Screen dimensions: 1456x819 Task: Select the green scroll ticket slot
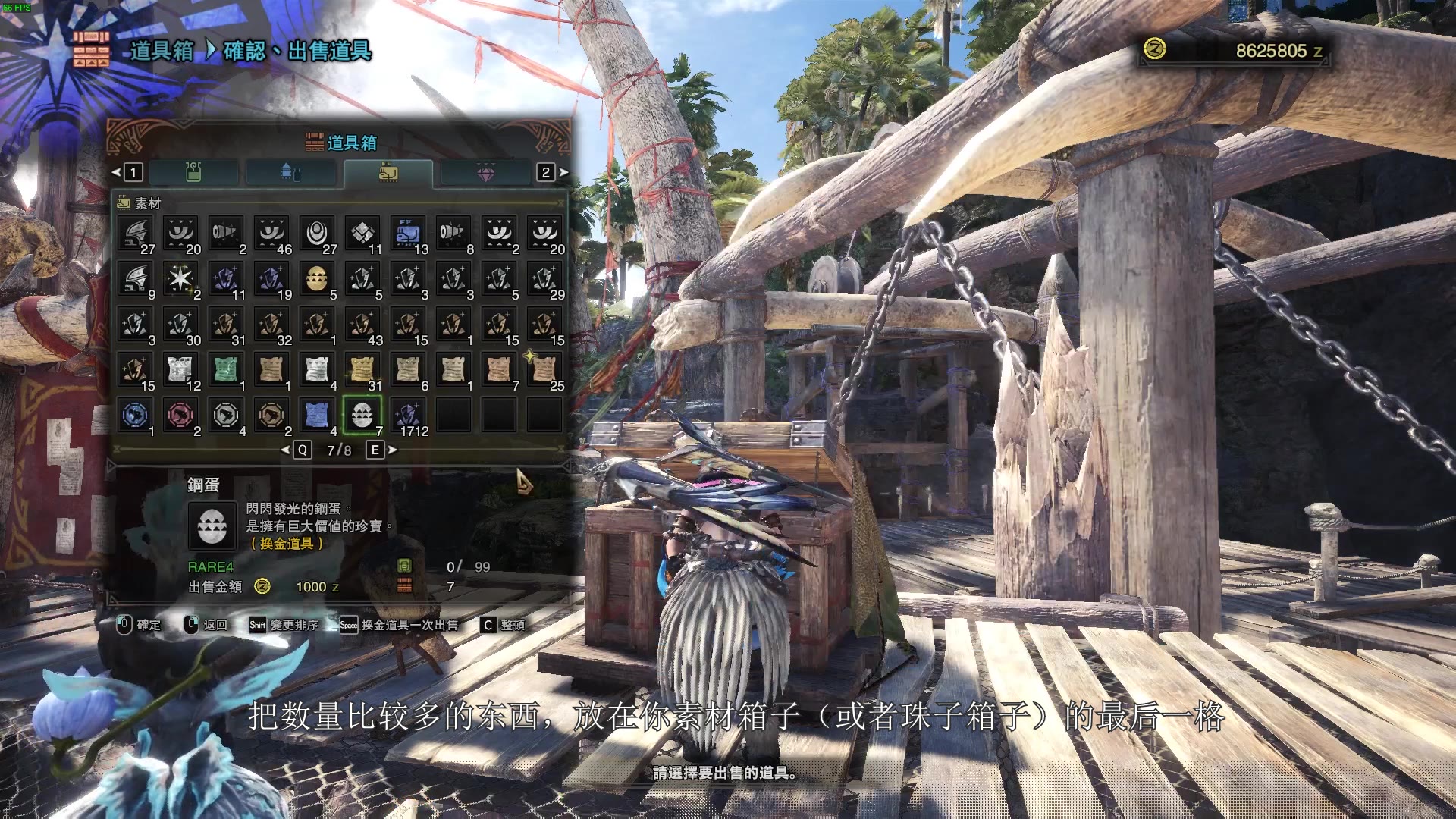(226, 369)
